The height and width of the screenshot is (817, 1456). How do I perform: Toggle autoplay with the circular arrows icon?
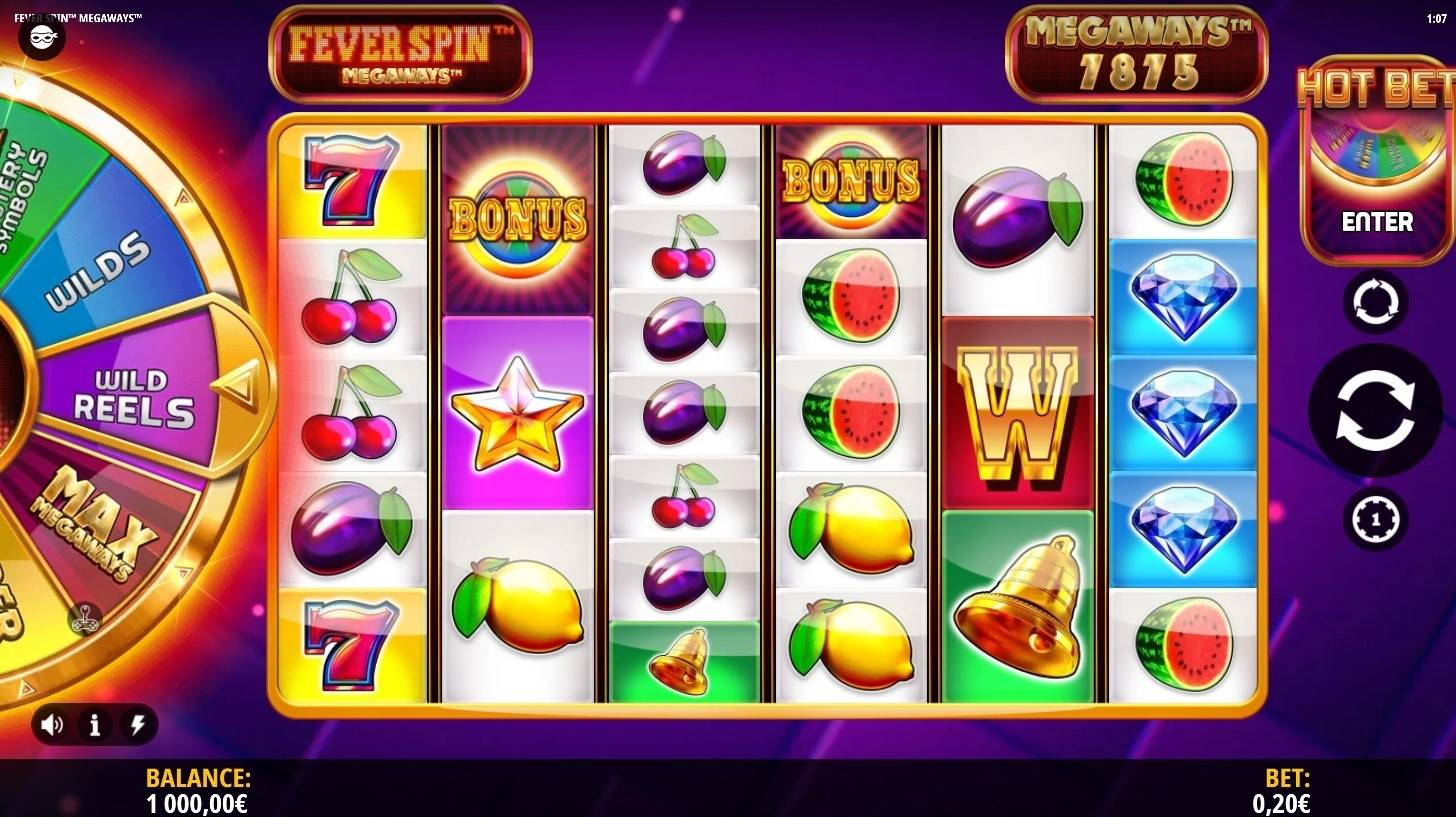1374,302
